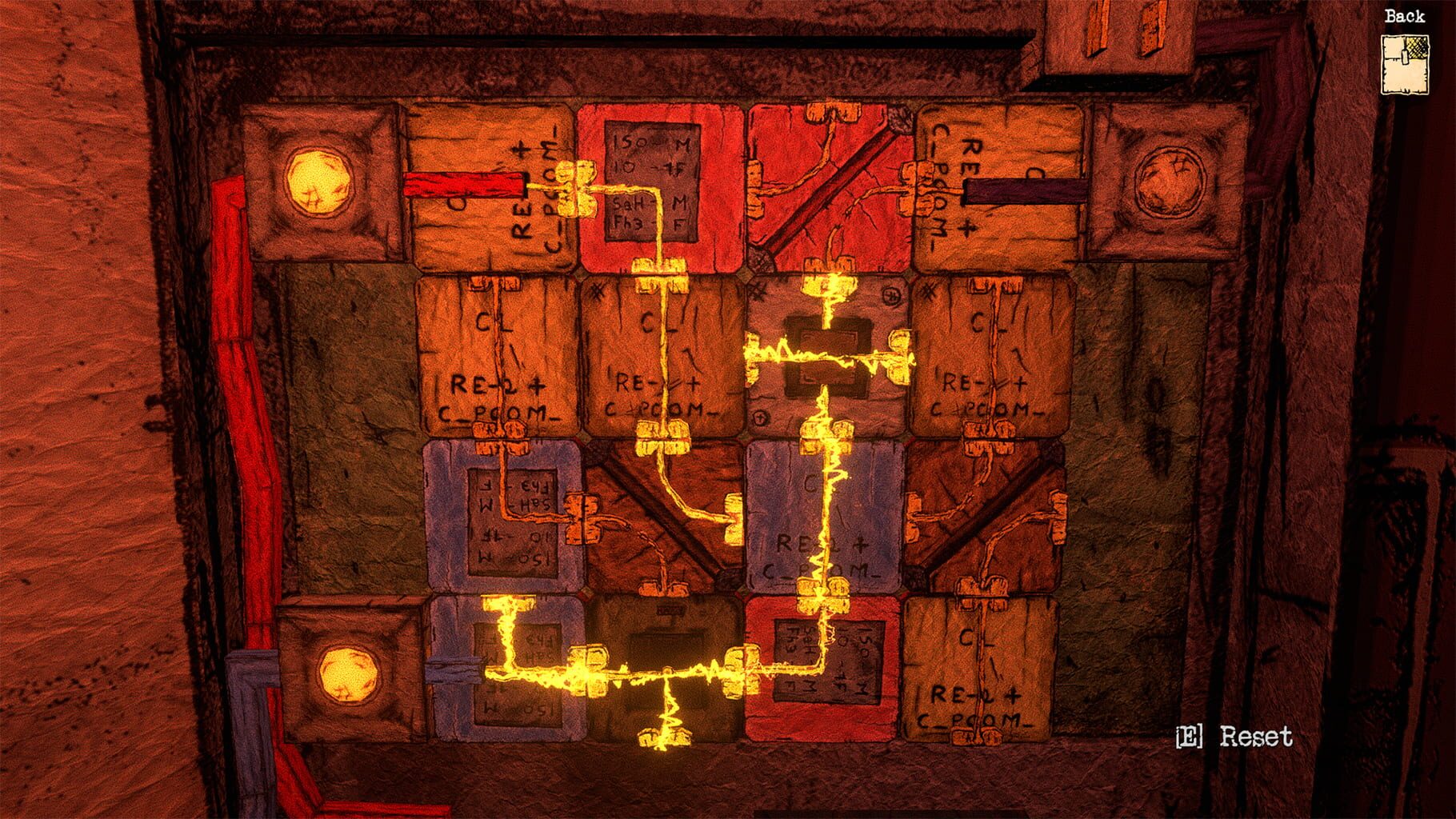Click the red tile with diagonal dark pipe
1456x819 pixels.
pyautogui.click(x=828, y=184)
